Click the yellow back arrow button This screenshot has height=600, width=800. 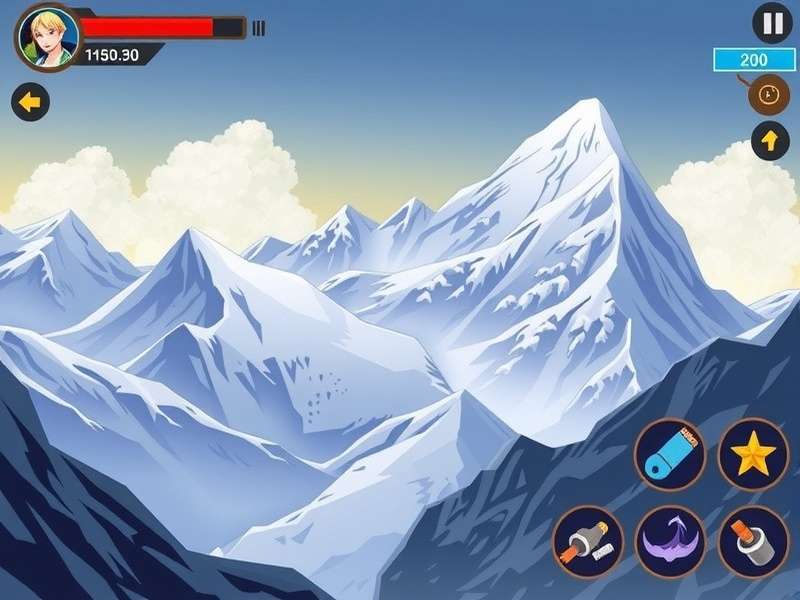[31, 101]
